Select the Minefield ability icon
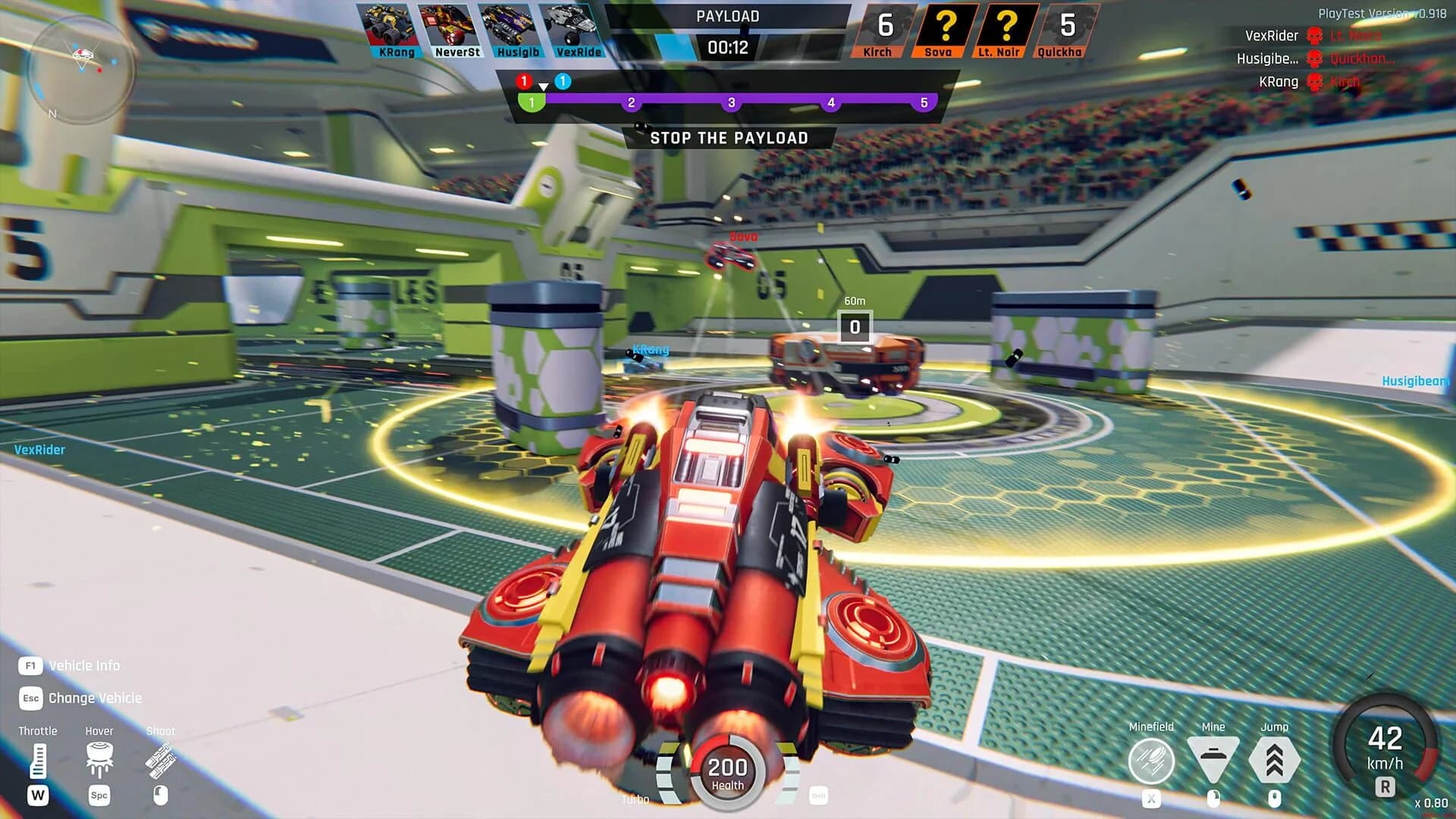The width and height of the screenshot is (1456, 819). click(1153, 758)
